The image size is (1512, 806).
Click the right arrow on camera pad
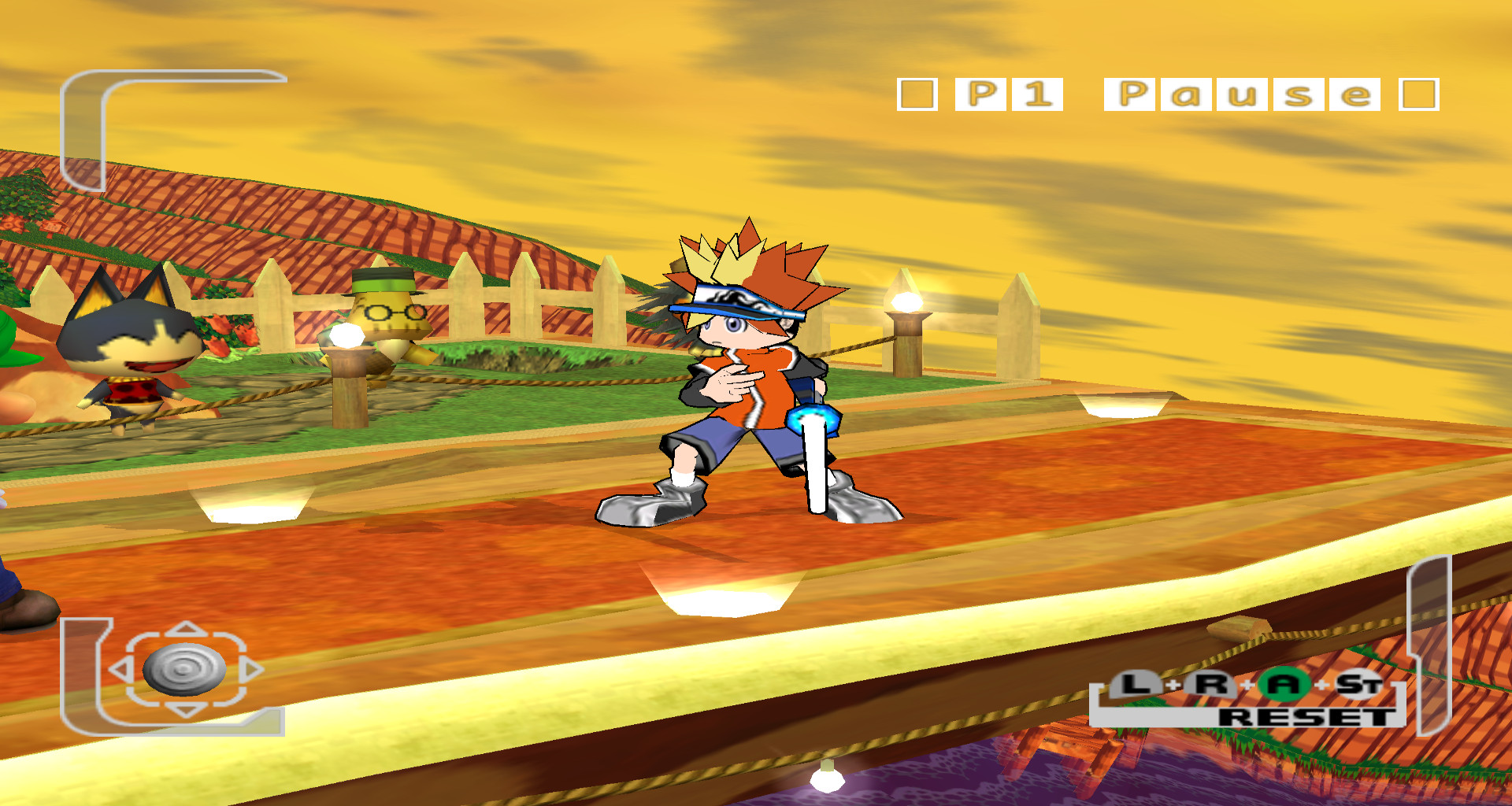pos(254,669)
